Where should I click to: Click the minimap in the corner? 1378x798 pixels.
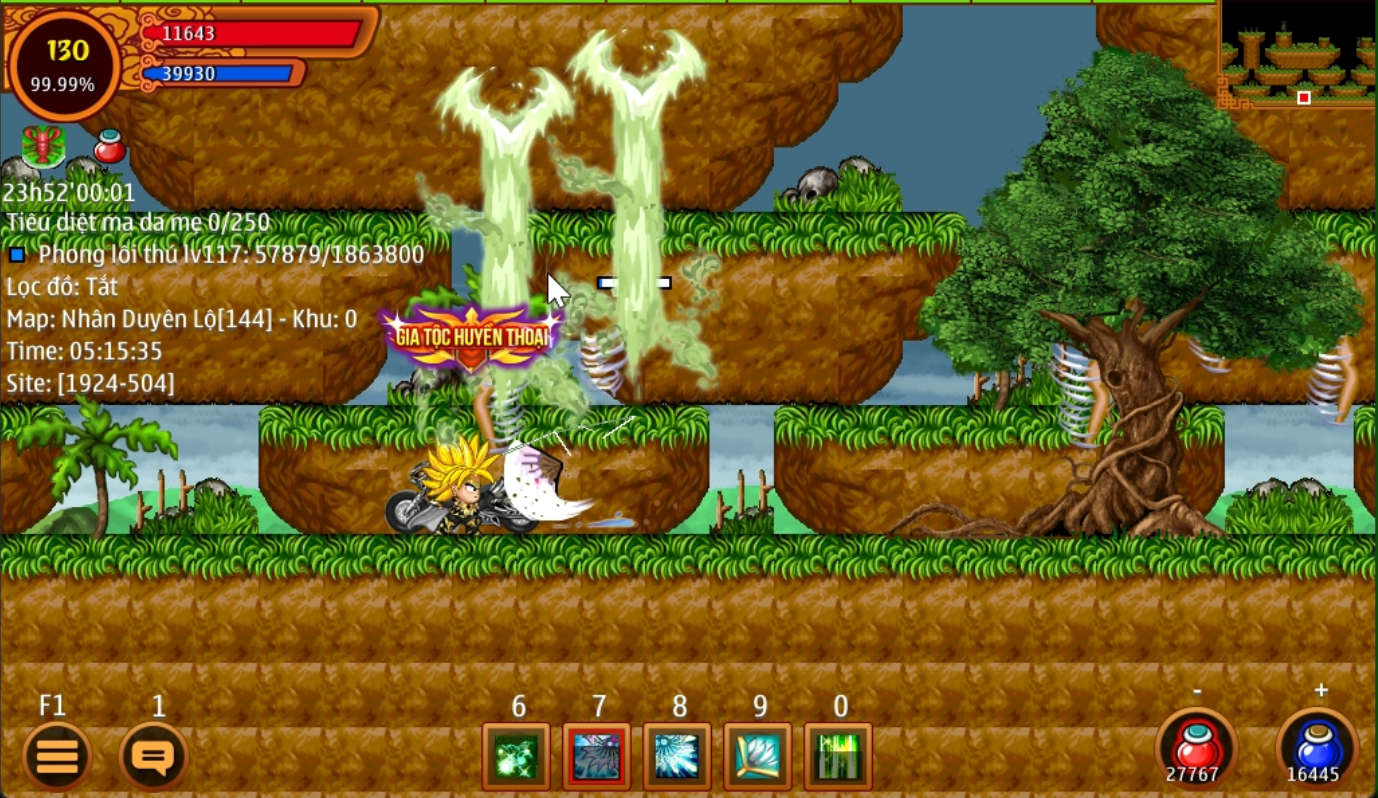(1296, 55)
